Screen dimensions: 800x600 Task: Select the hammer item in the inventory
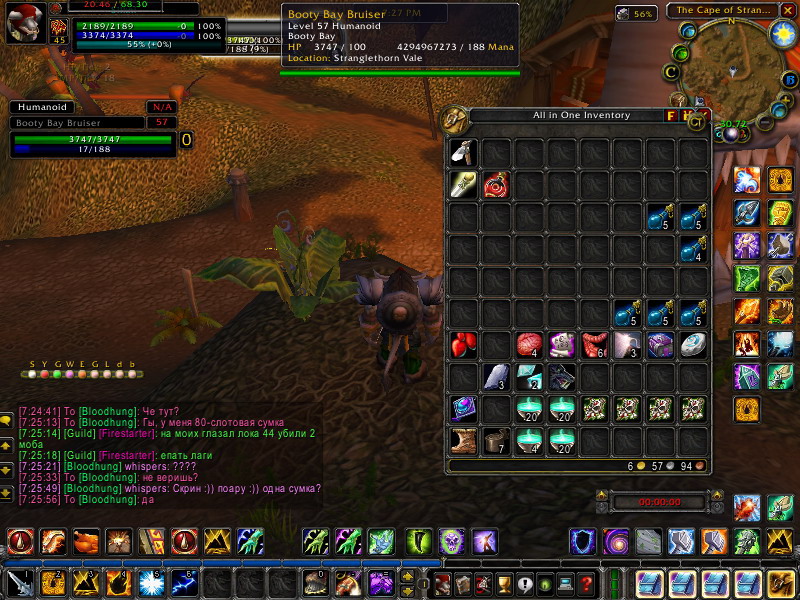pos(463,152)
